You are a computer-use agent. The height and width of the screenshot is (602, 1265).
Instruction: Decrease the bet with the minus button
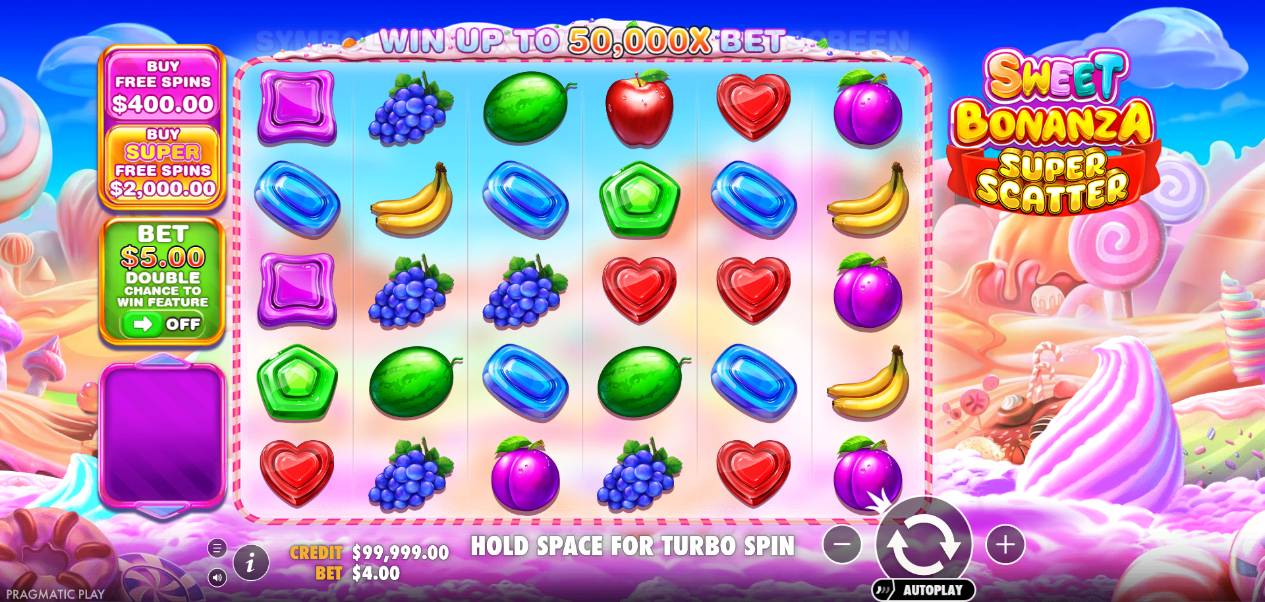point(843,544)
